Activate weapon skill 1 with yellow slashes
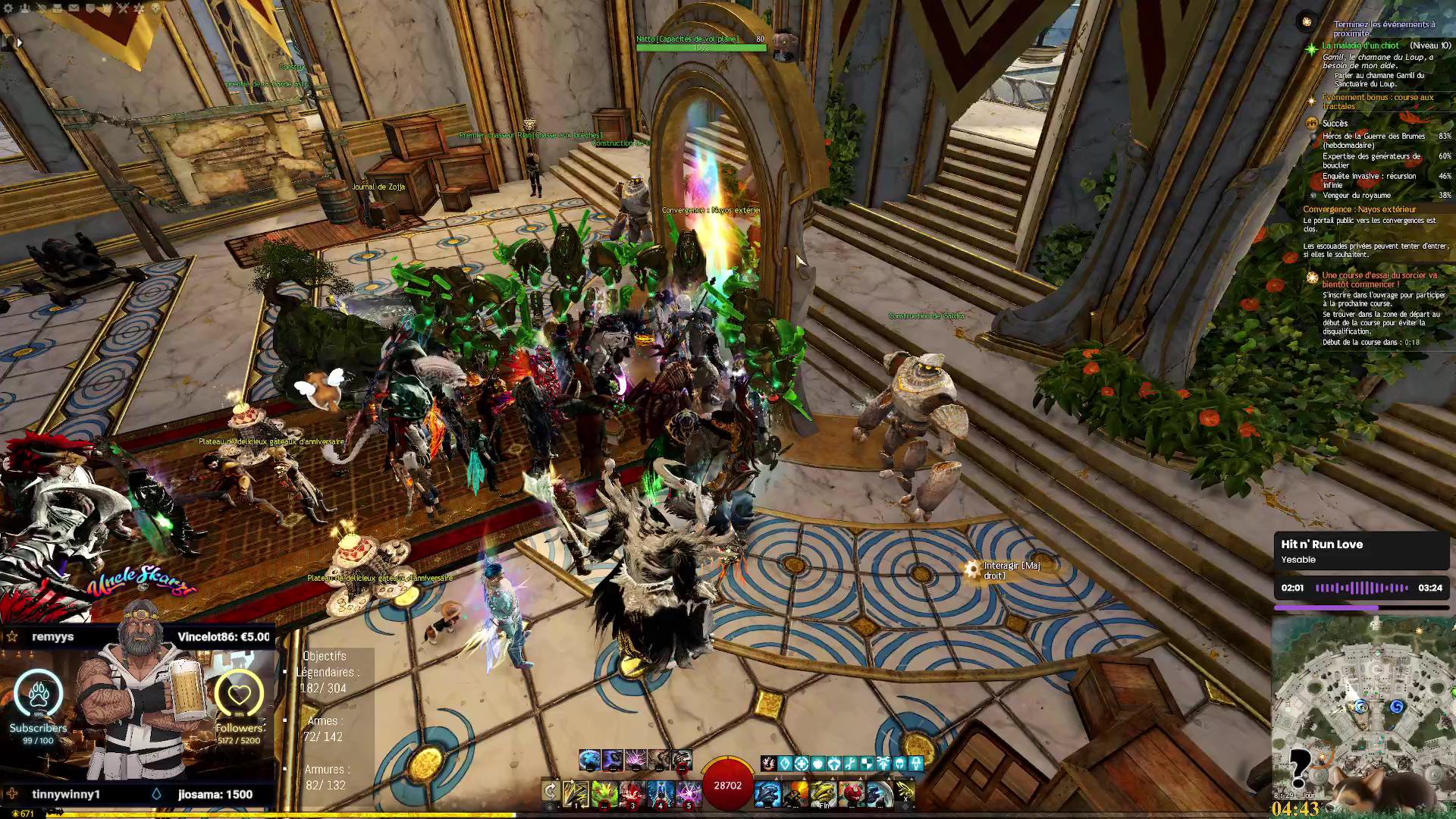The height and width of the screenshot is (819, 1456). [x=576, y=793]
